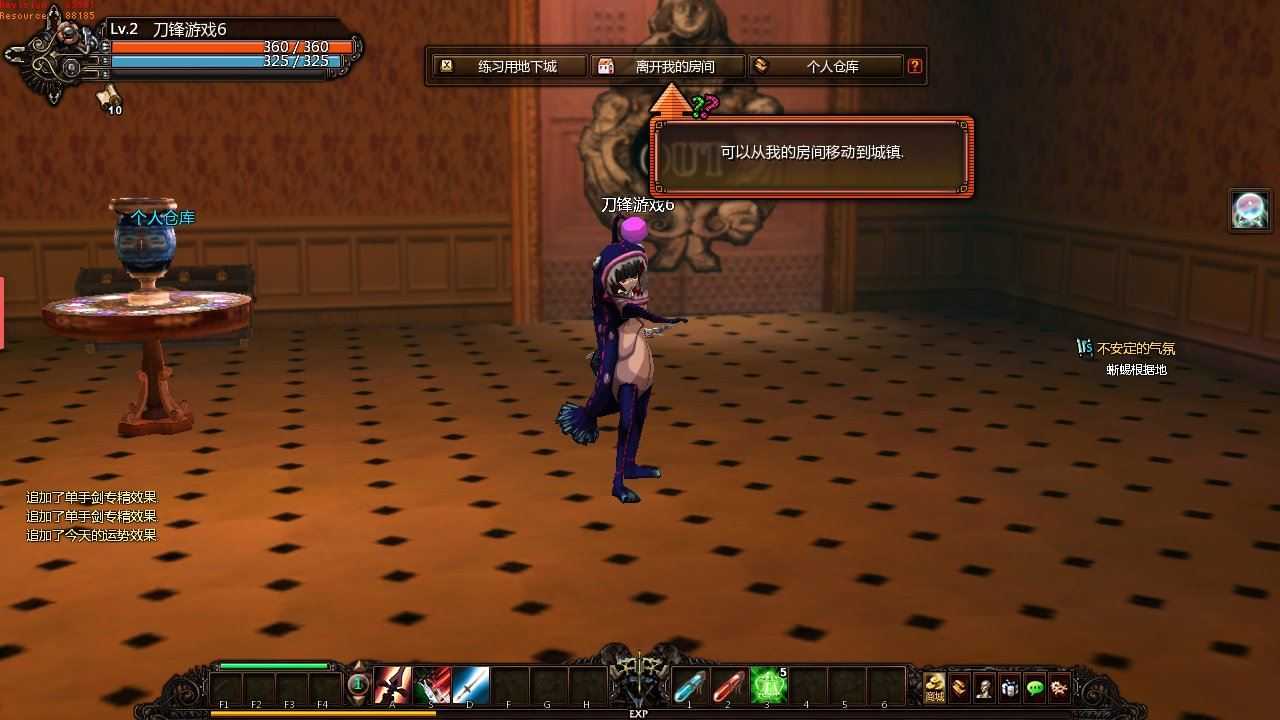The image size is (1280, 720).
Task: Open the gift box rewards icon
Action: 1011,687
